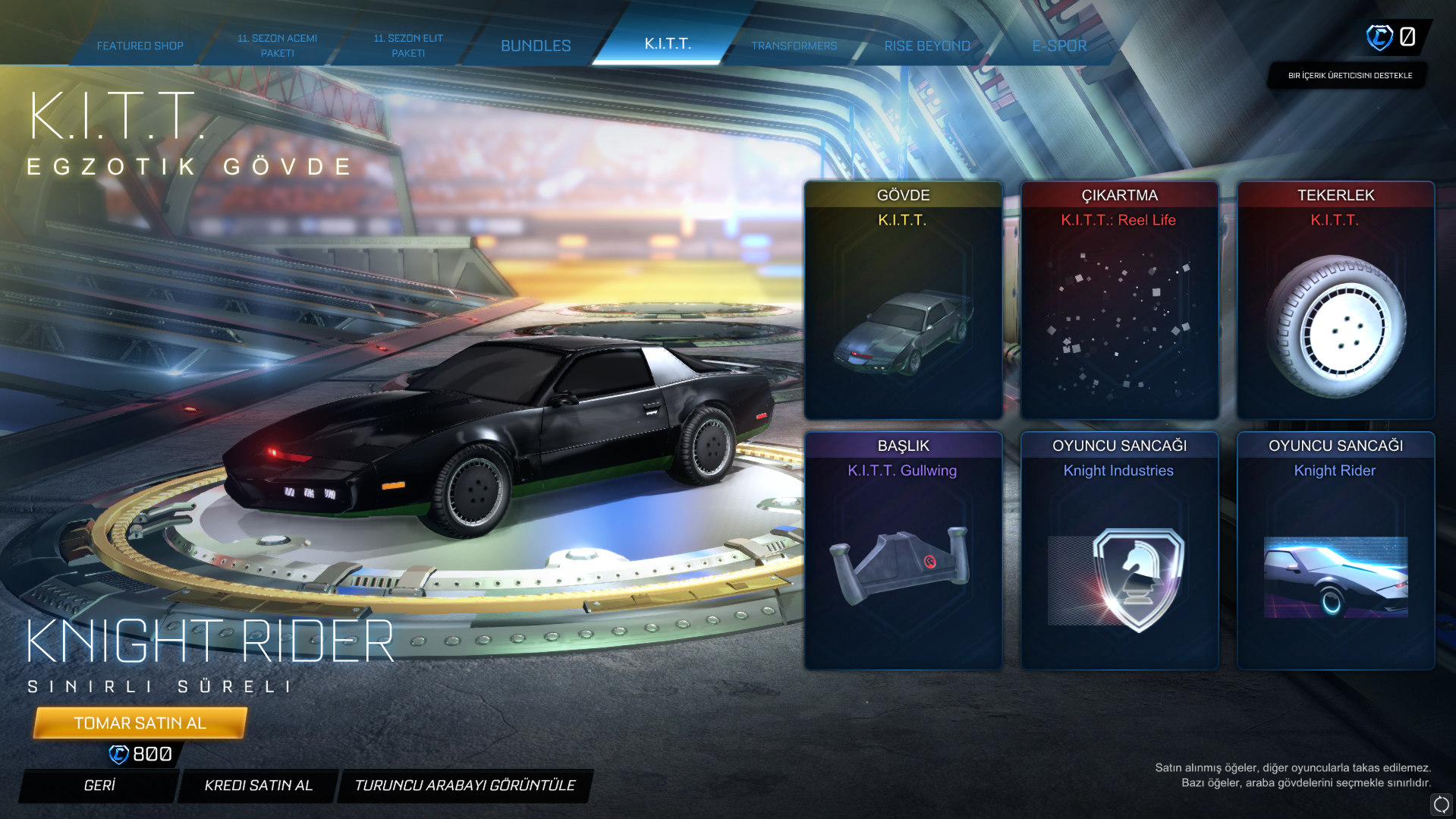Select the Knight Industries player banner
The image size is (1456, 819).
(x=1119, y=550)
